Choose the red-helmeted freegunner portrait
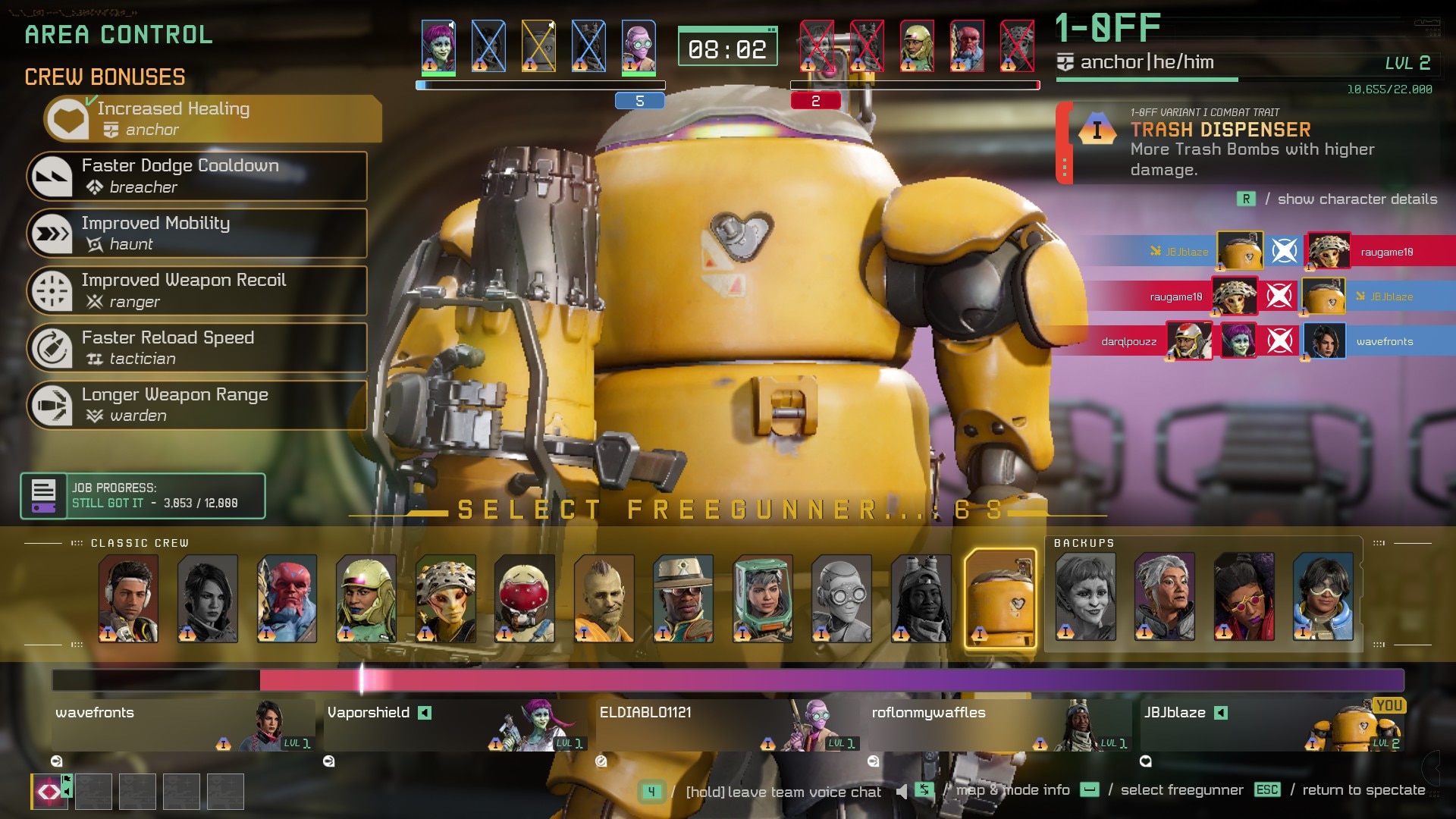The width and height of the screenshot is (1456, 819). pyautogui.click(x=525, y=598)
